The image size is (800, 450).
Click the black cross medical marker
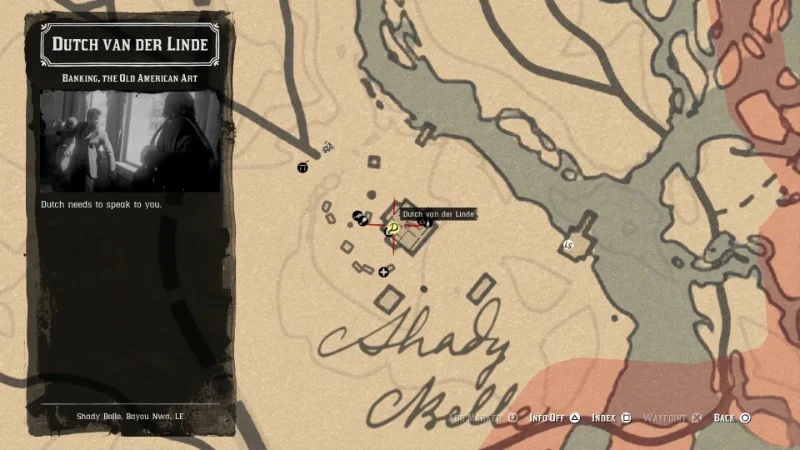point(383,271)
